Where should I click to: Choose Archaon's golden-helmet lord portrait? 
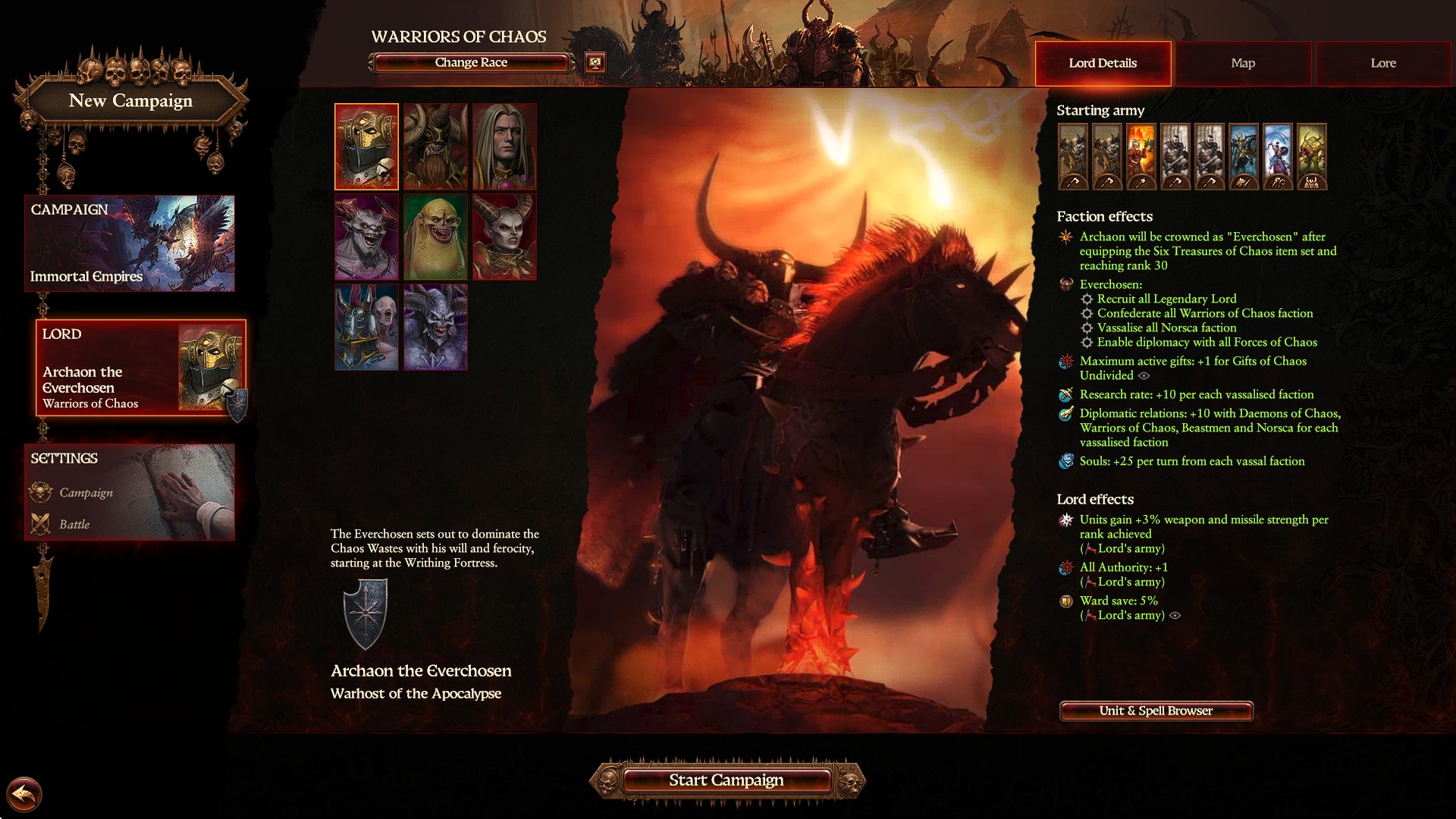point(367,146)
